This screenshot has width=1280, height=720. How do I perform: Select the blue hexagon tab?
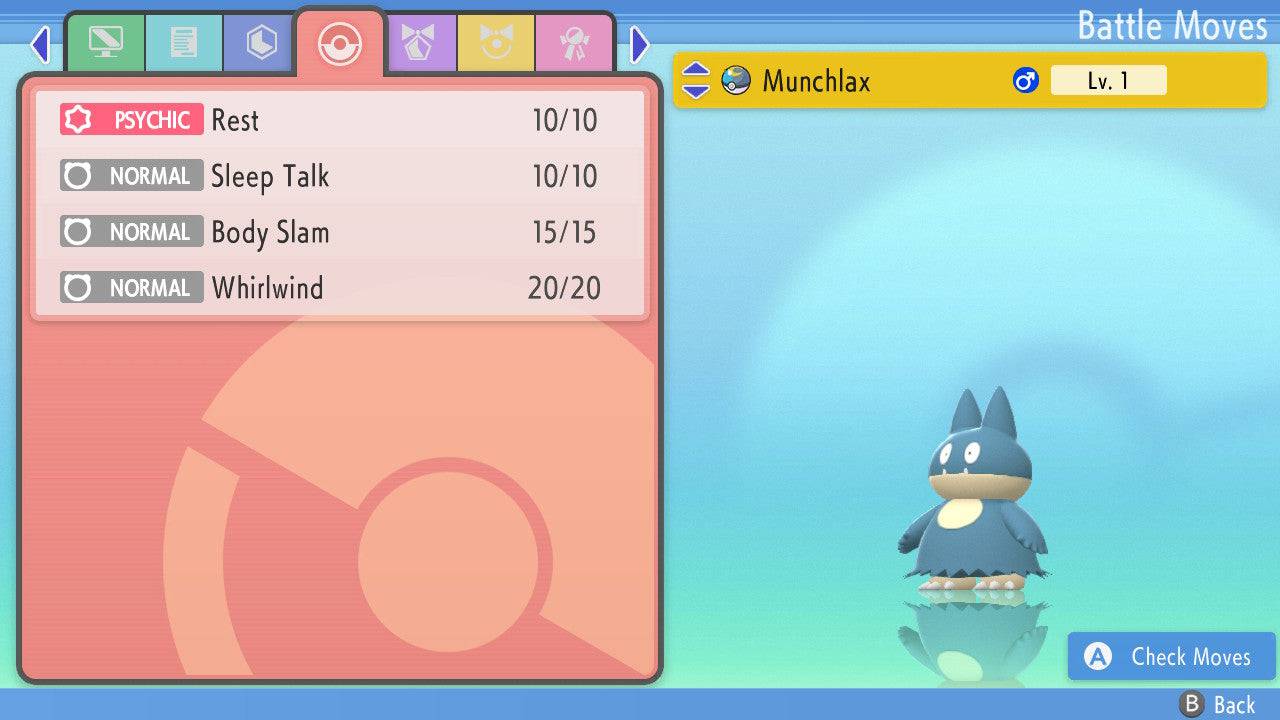(x=261, y=42)
